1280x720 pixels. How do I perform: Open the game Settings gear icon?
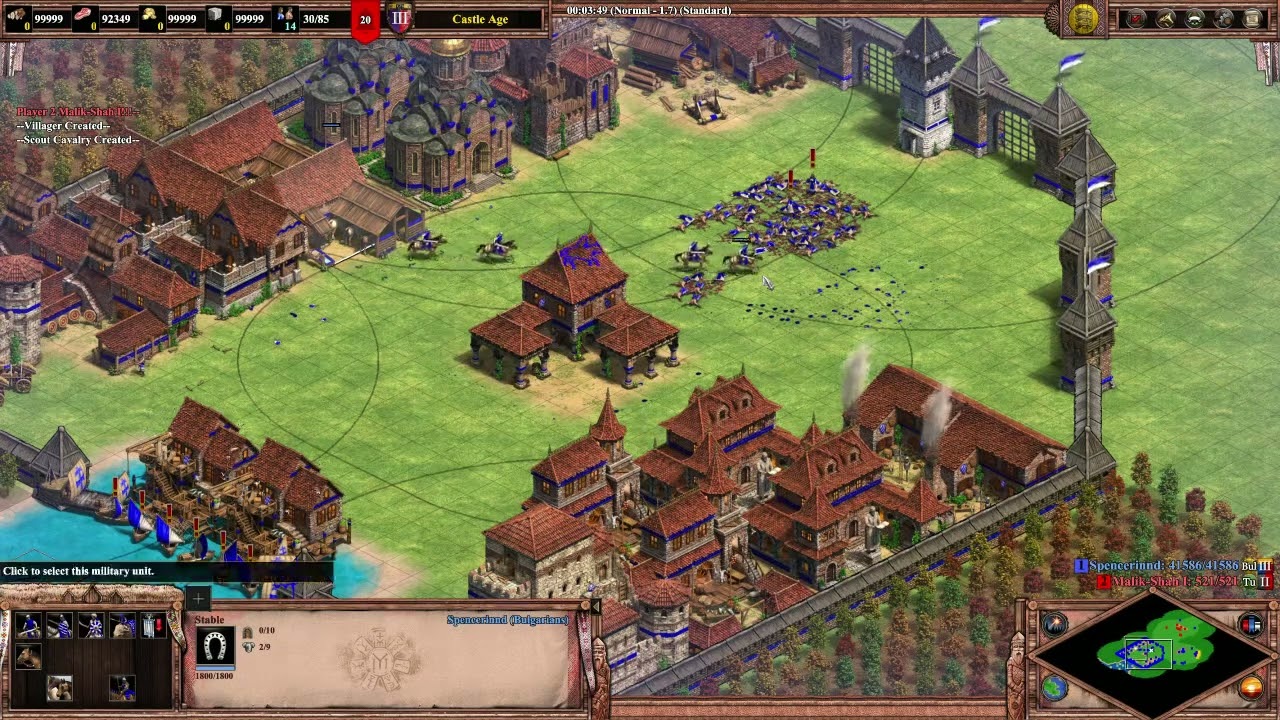pyautogui.click(x=1223, y=18)
